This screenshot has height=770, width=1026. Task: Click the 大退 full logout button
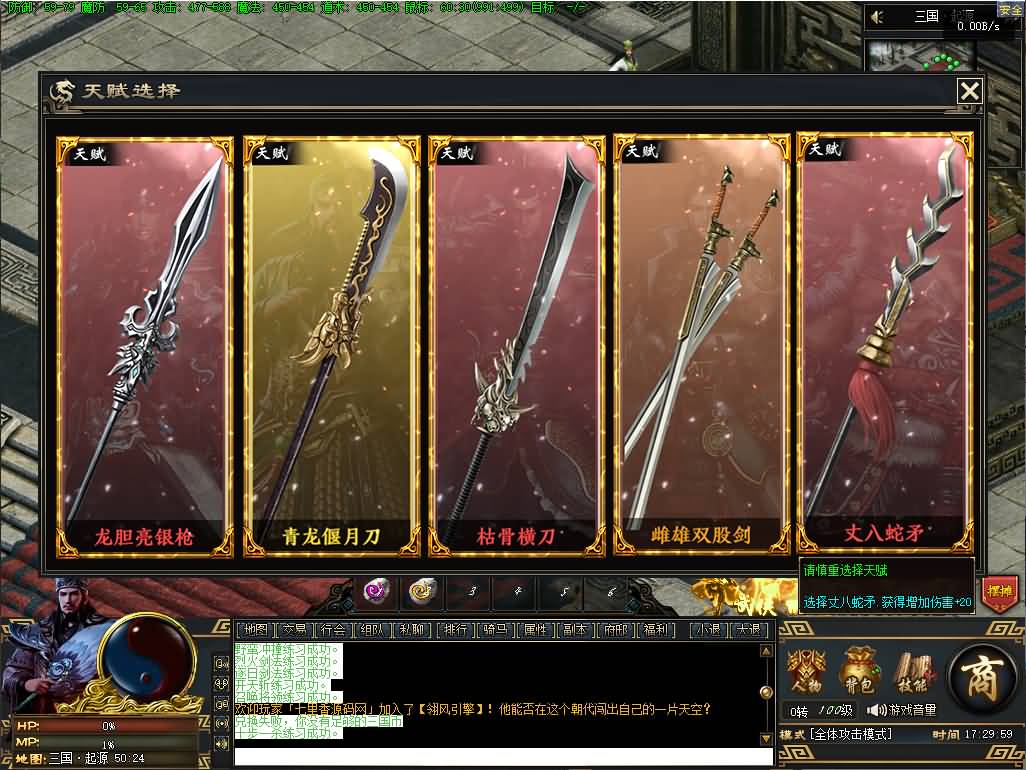[747, 630]
